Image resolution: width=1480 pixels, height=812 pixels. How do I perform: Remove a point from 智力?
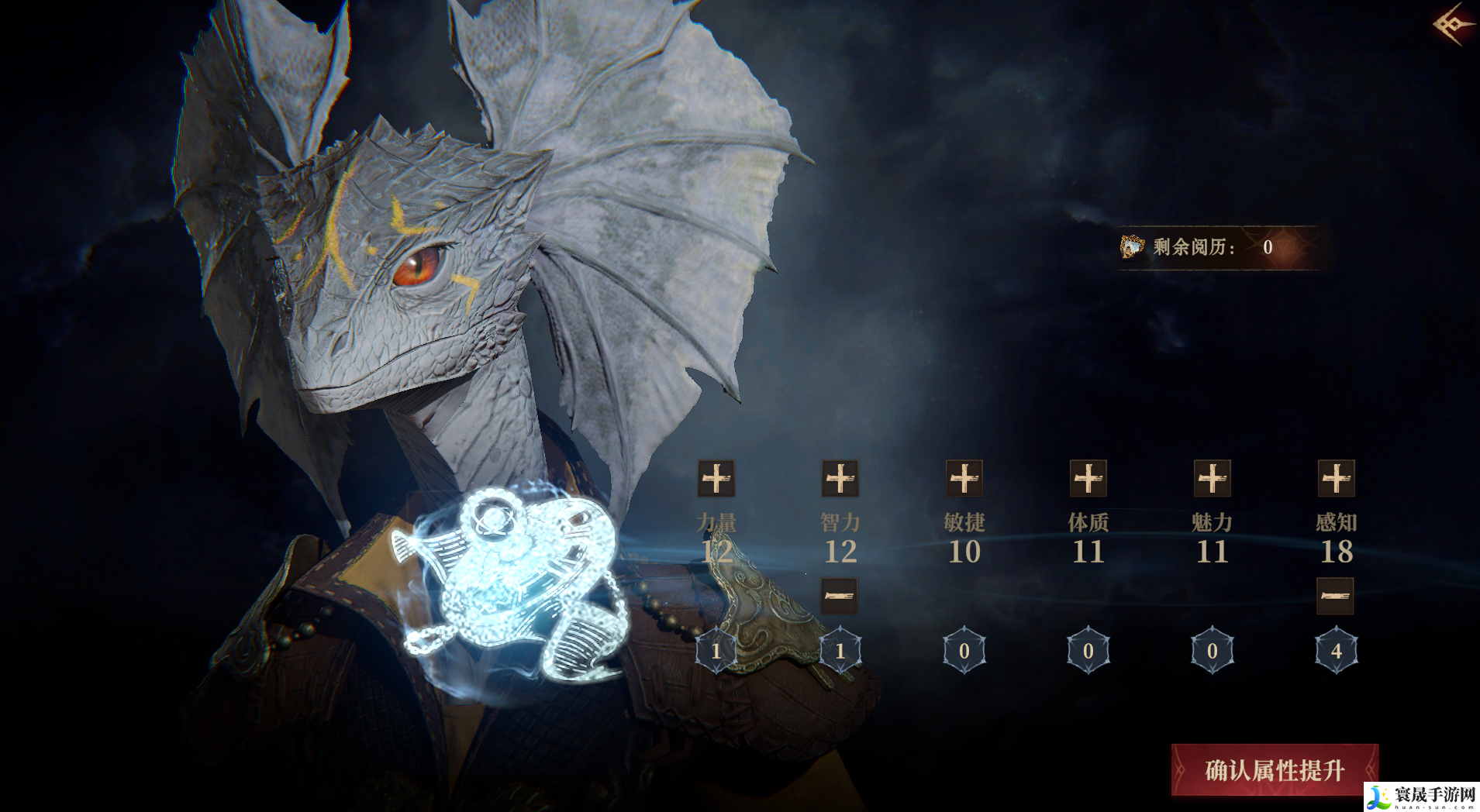point(840,596)
